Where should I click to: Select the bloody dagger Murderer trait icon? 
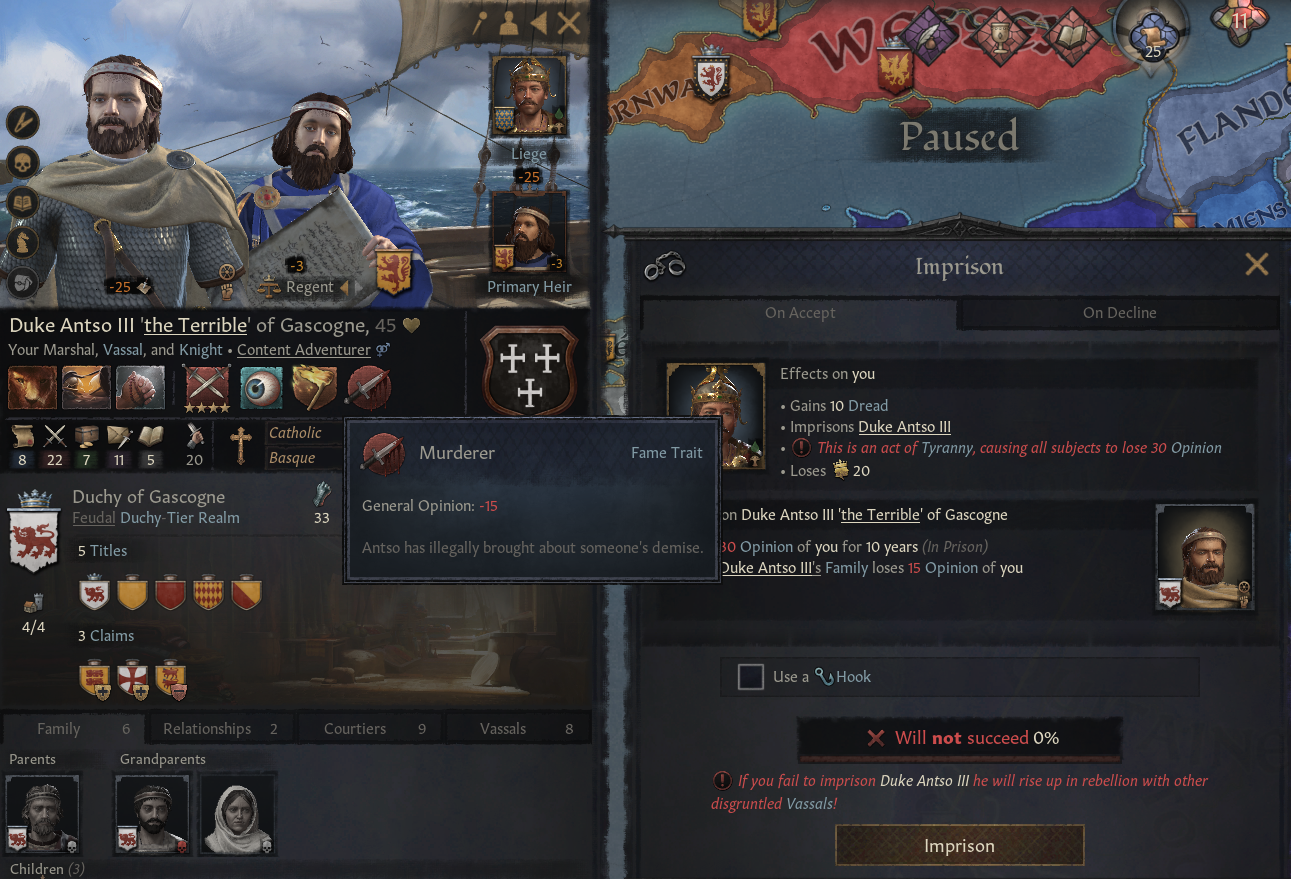(368, 387)
